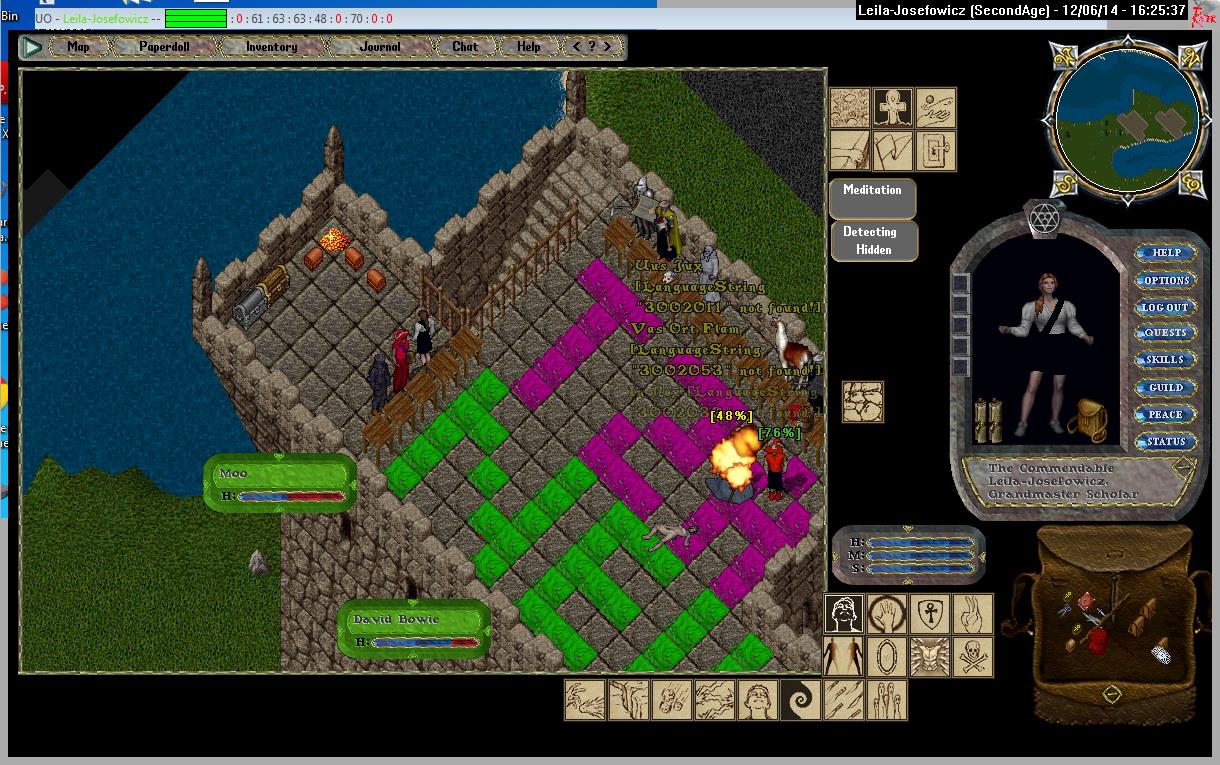Open the QUESTS button on the paperdoll

coord(1166,333)
